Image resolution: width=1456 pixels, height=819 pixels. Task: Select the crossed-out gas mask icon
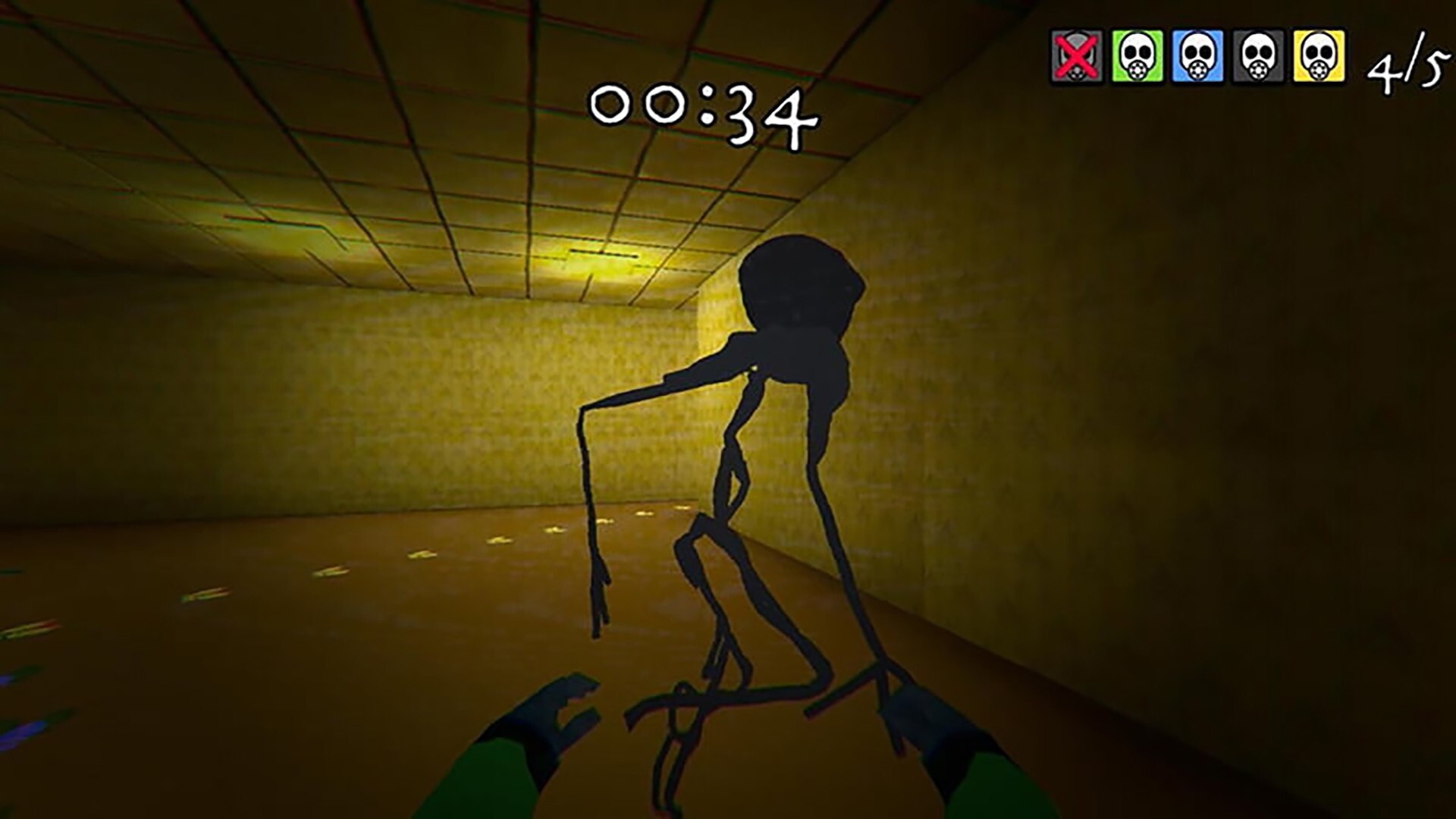coord(1077,57)
